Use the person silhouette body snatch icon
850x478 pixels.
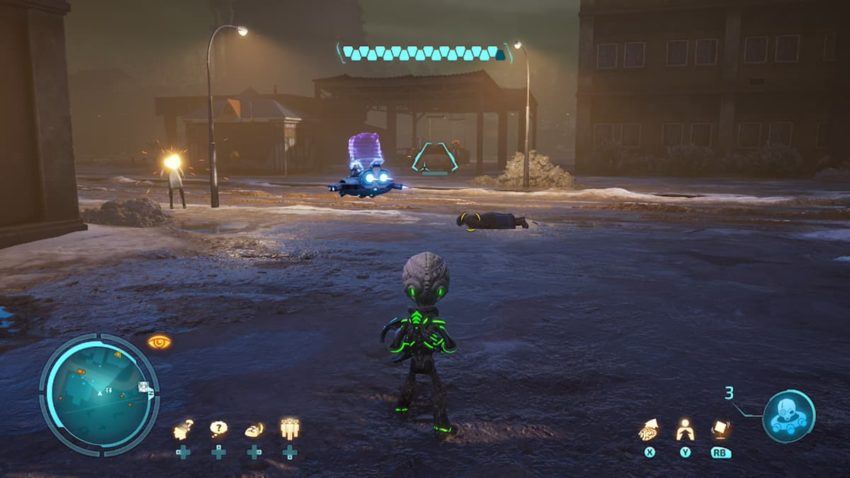coord(685,430)
